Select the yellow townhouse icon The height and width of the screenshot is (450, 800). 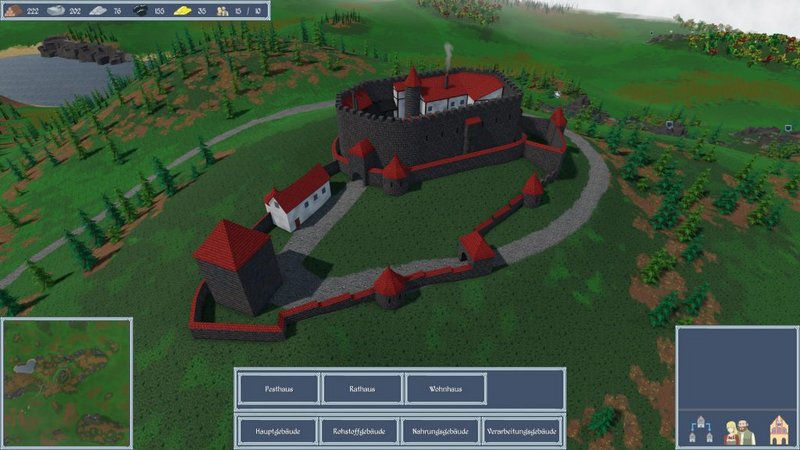point(776,430)
